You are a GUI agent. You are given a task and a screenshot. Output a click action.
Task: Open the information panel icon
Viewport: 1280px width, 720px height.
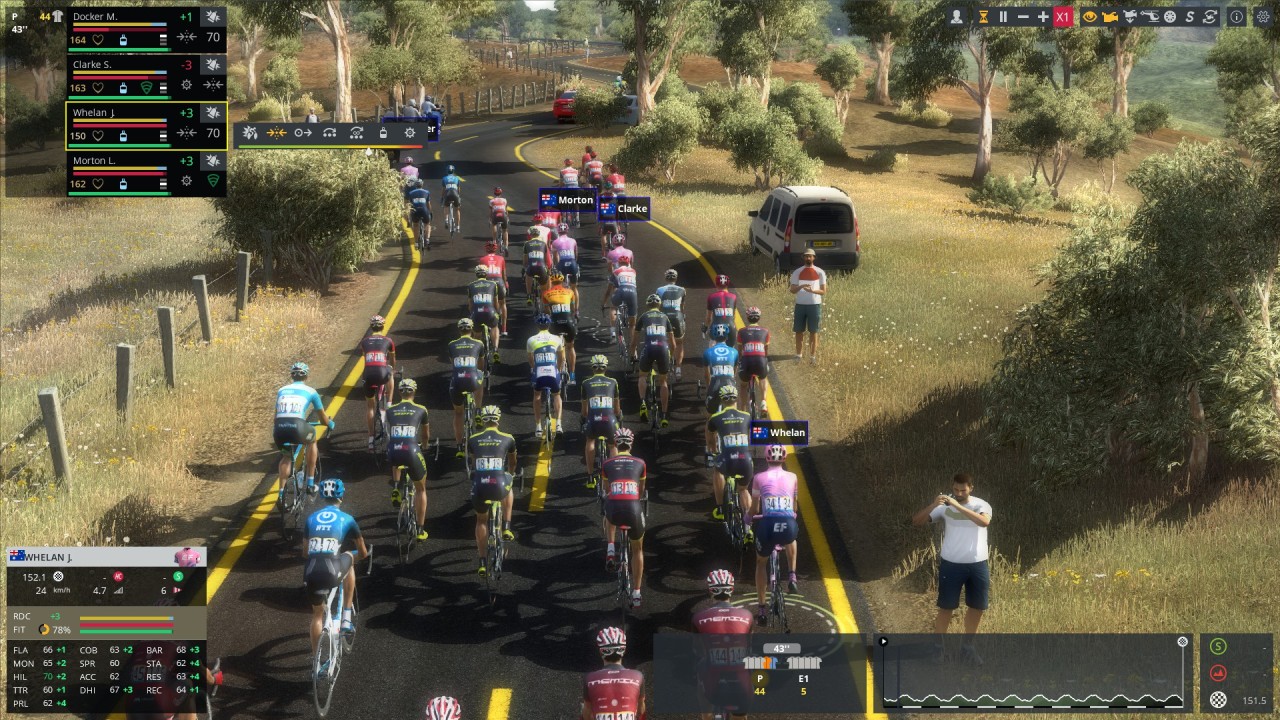pyautogui.click(x=1236, y=17)
